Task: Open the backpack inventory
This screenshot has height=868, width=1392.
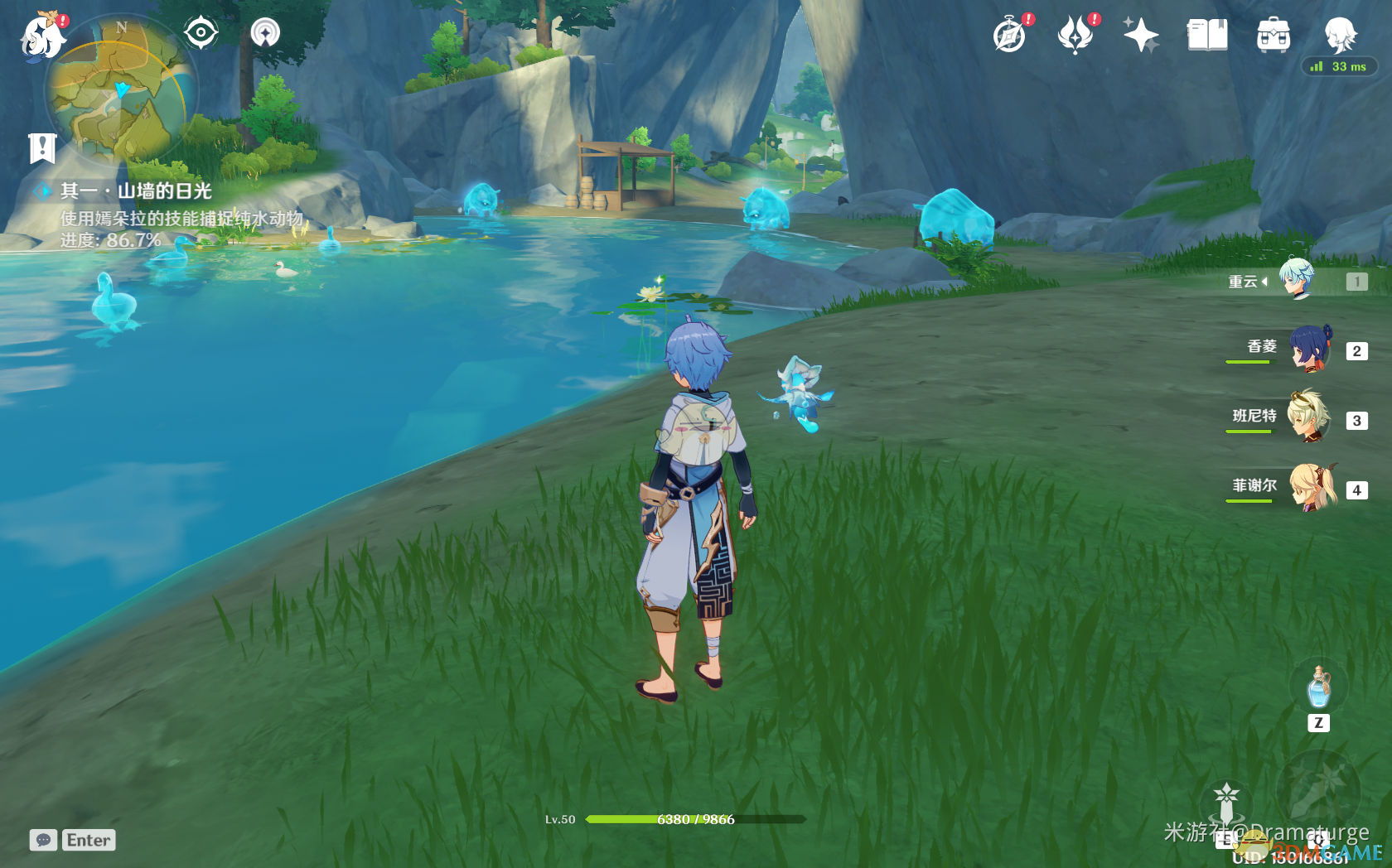Action: (1273, 36)
